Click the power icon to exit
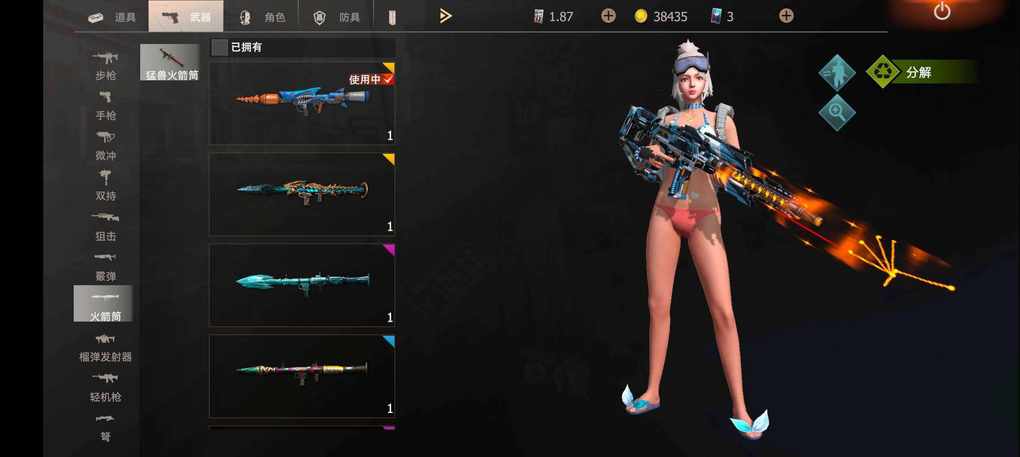Image resolution: width=1020 pixels, height=457 pixels. 941,12
